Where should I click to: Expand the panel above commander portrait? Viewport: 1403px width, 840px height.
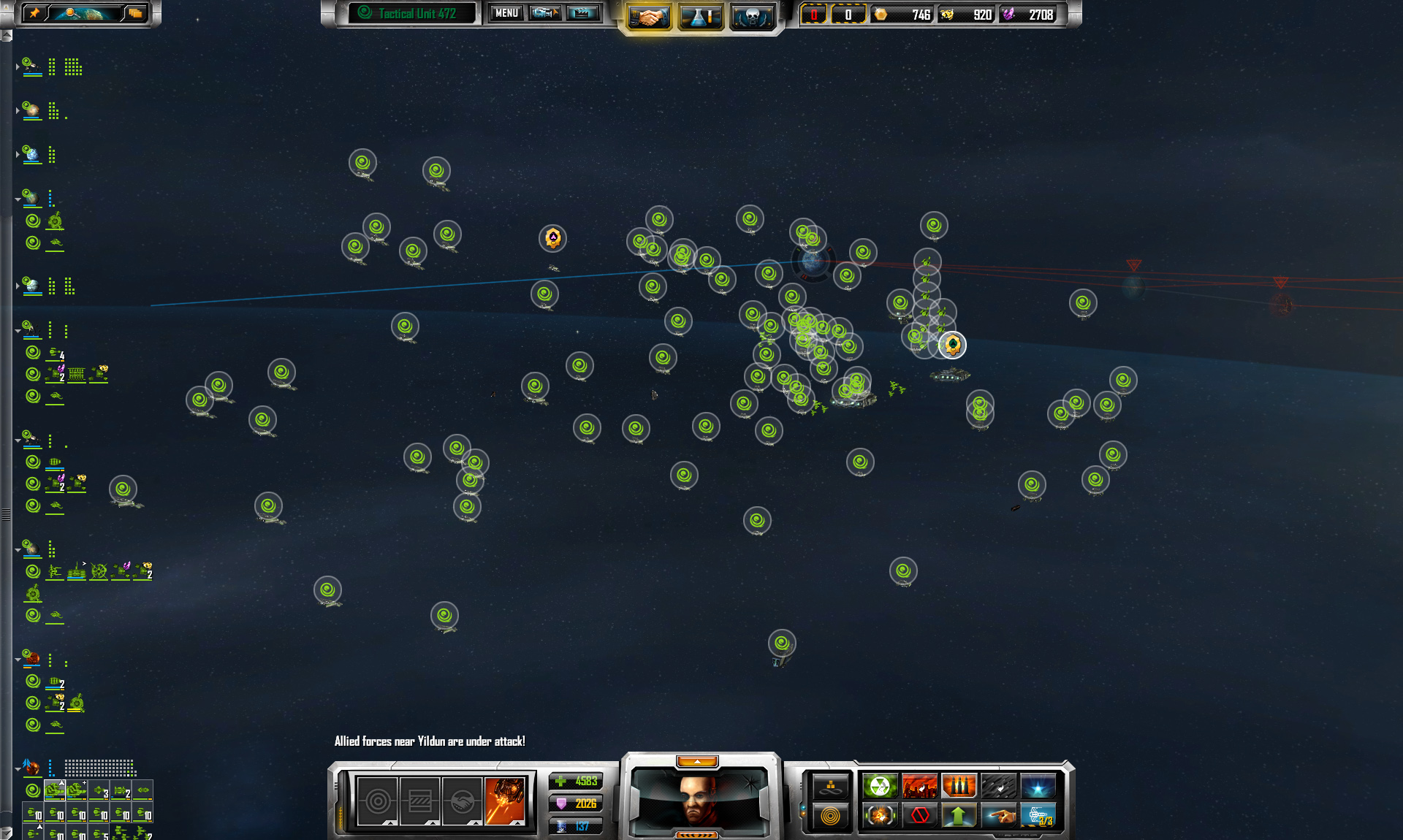pos(697,762)
